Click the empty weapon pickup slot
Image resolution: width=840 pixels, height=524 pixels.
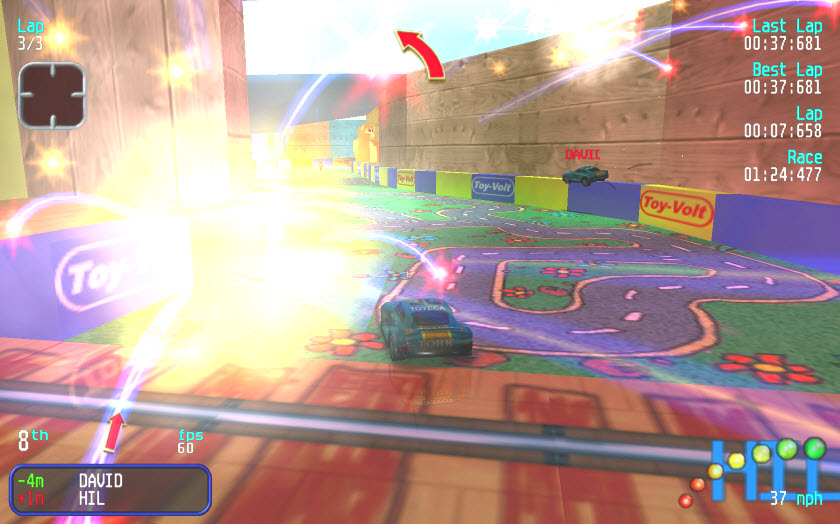(51, 95)
